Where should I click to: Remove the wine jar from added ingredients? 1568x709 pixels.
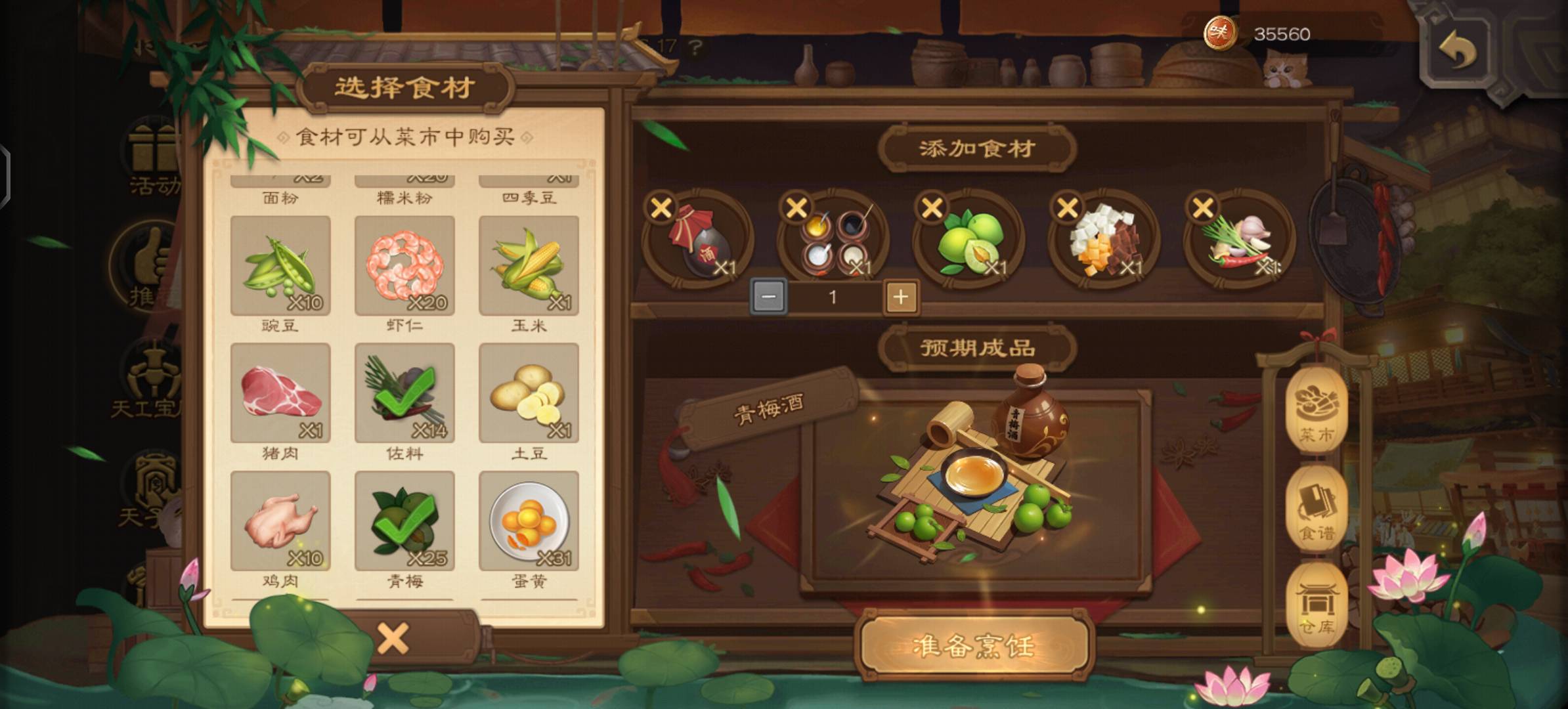[x=661, y=208]
